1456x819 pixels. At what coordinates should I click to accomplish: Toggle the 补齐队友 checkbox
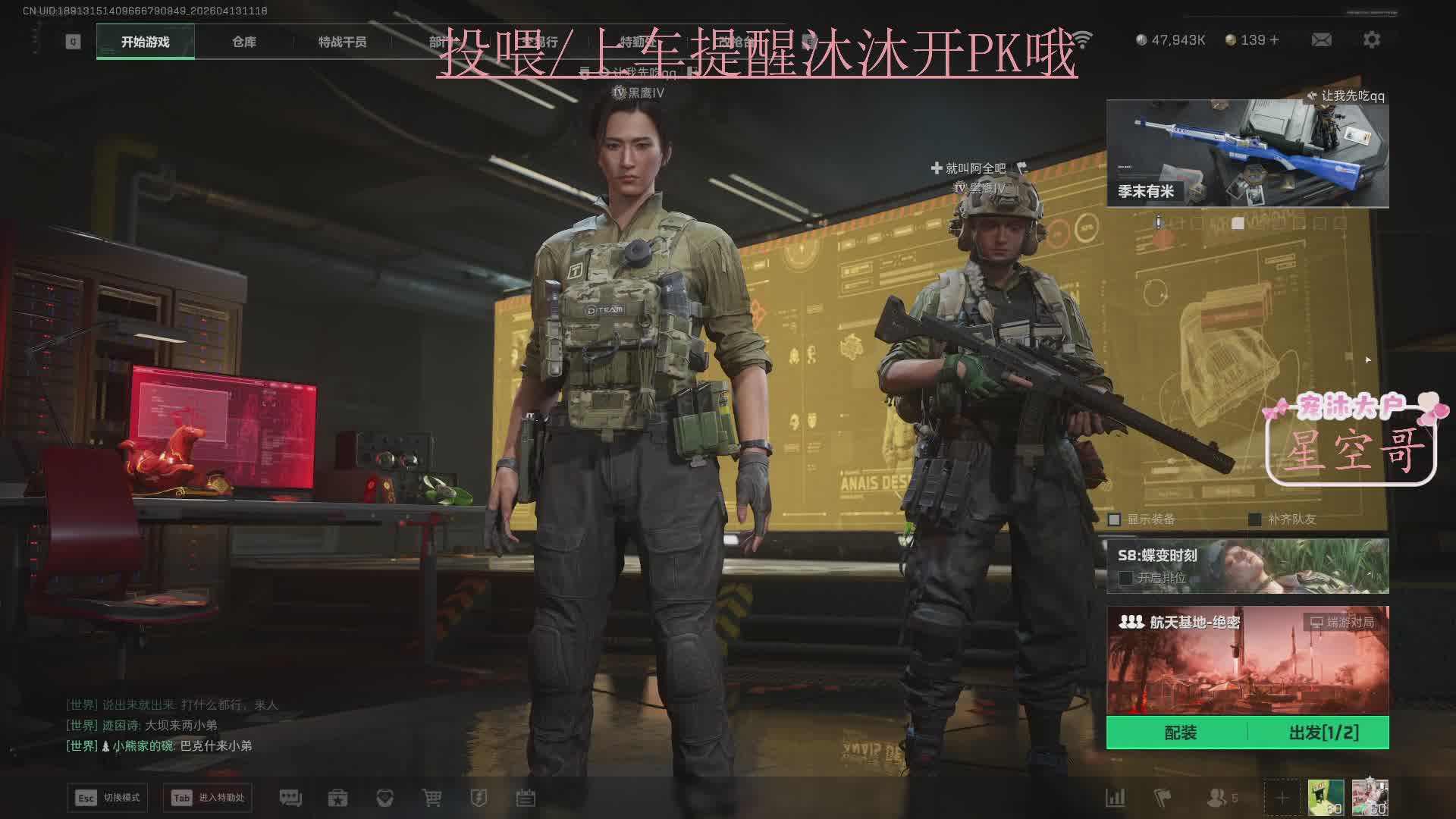[x=1255, y=519]
